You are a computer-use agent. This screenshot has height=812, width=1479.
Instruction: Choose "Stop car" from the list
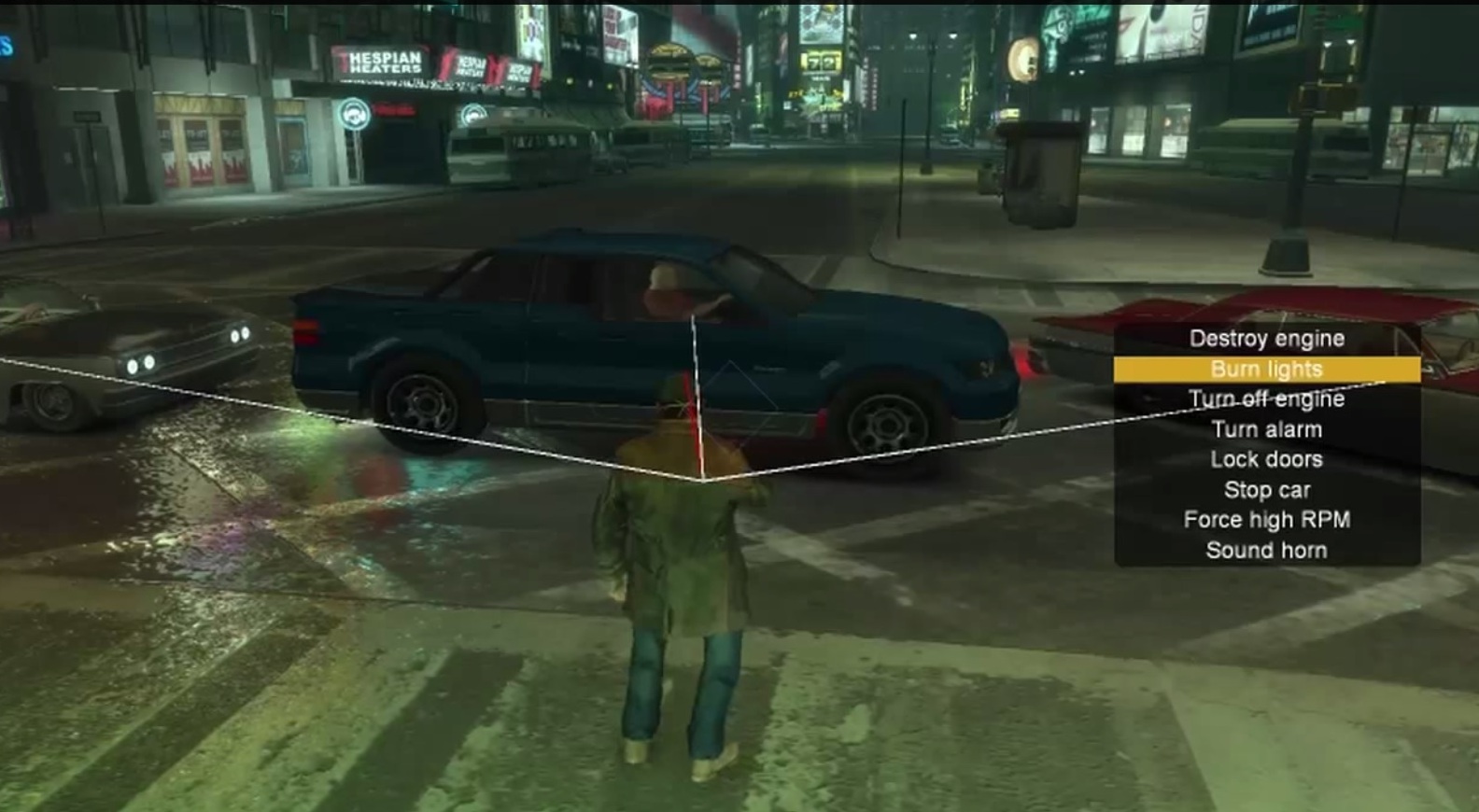(x=1268, y=489)
